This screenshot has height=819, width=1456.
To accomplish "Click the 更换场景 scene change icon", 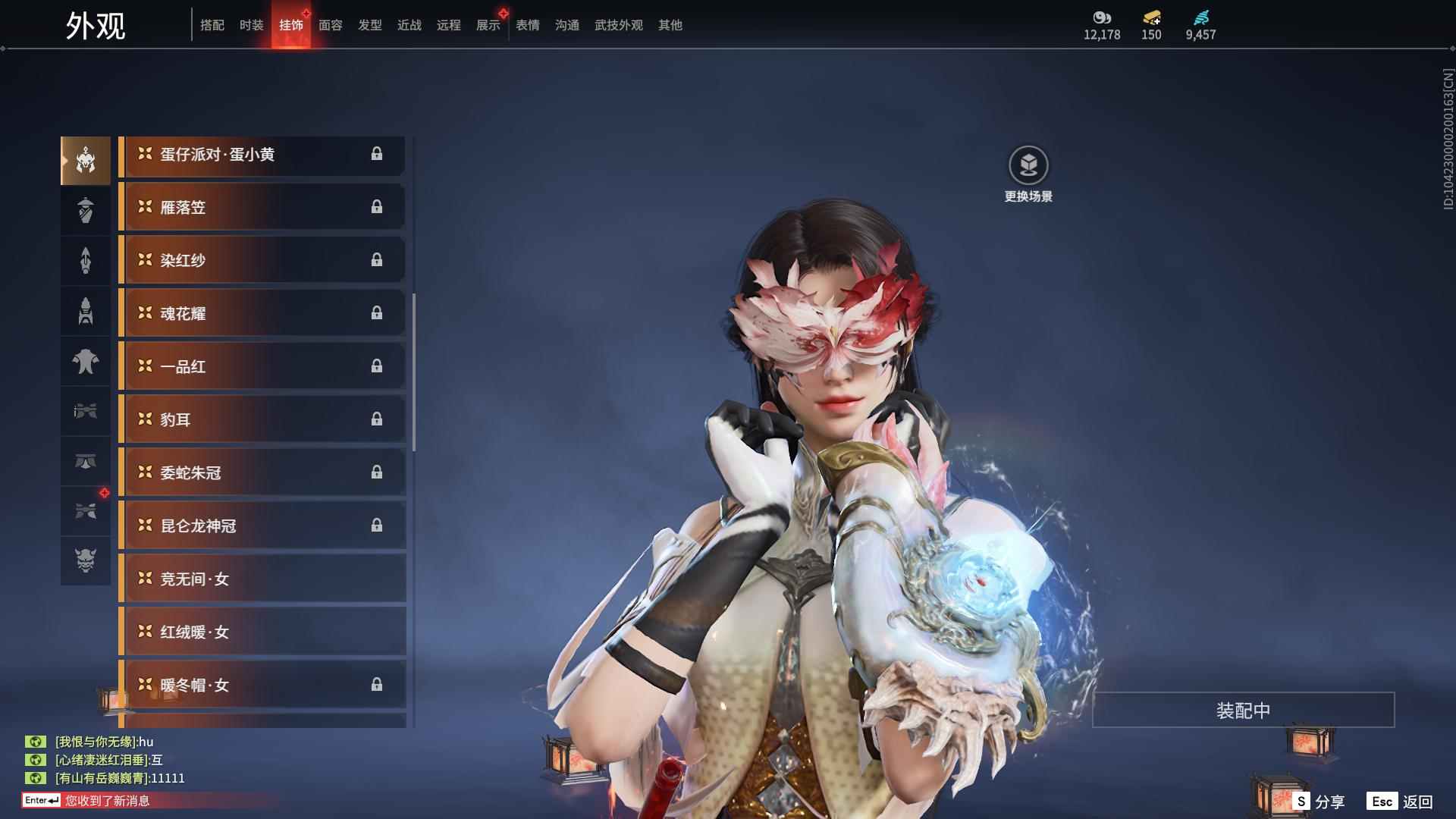I will coord(1028,165).
